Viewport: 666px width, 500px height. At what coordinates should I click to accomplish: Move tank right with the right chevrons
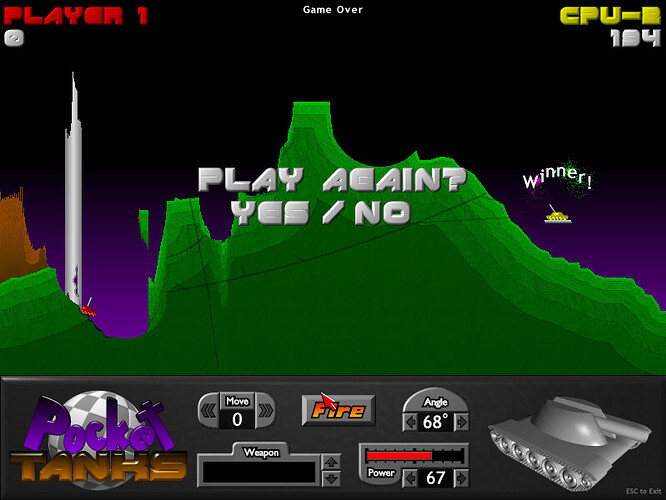click(265, 410)
